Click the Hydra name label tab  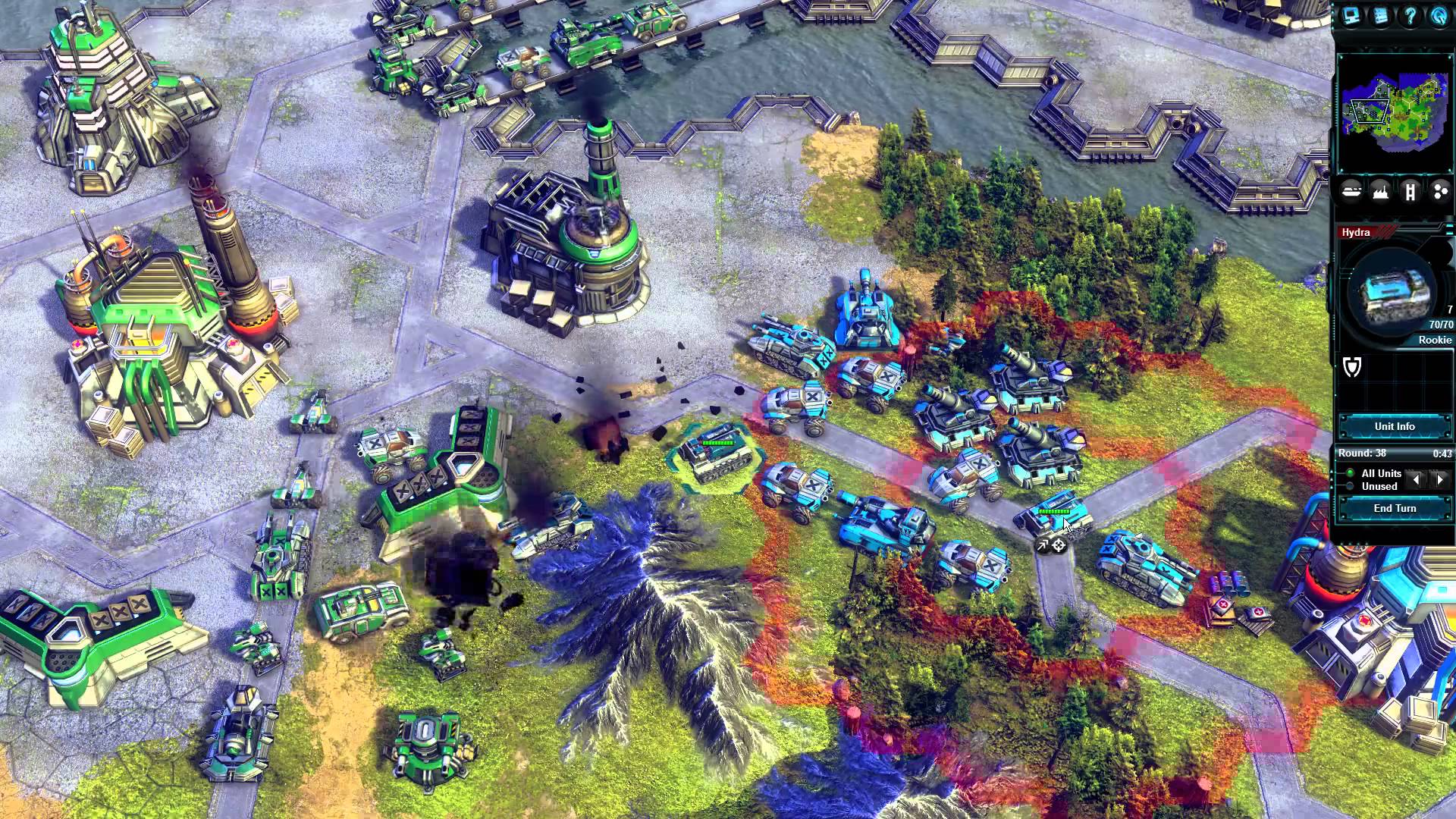(x=1357, y=232)
